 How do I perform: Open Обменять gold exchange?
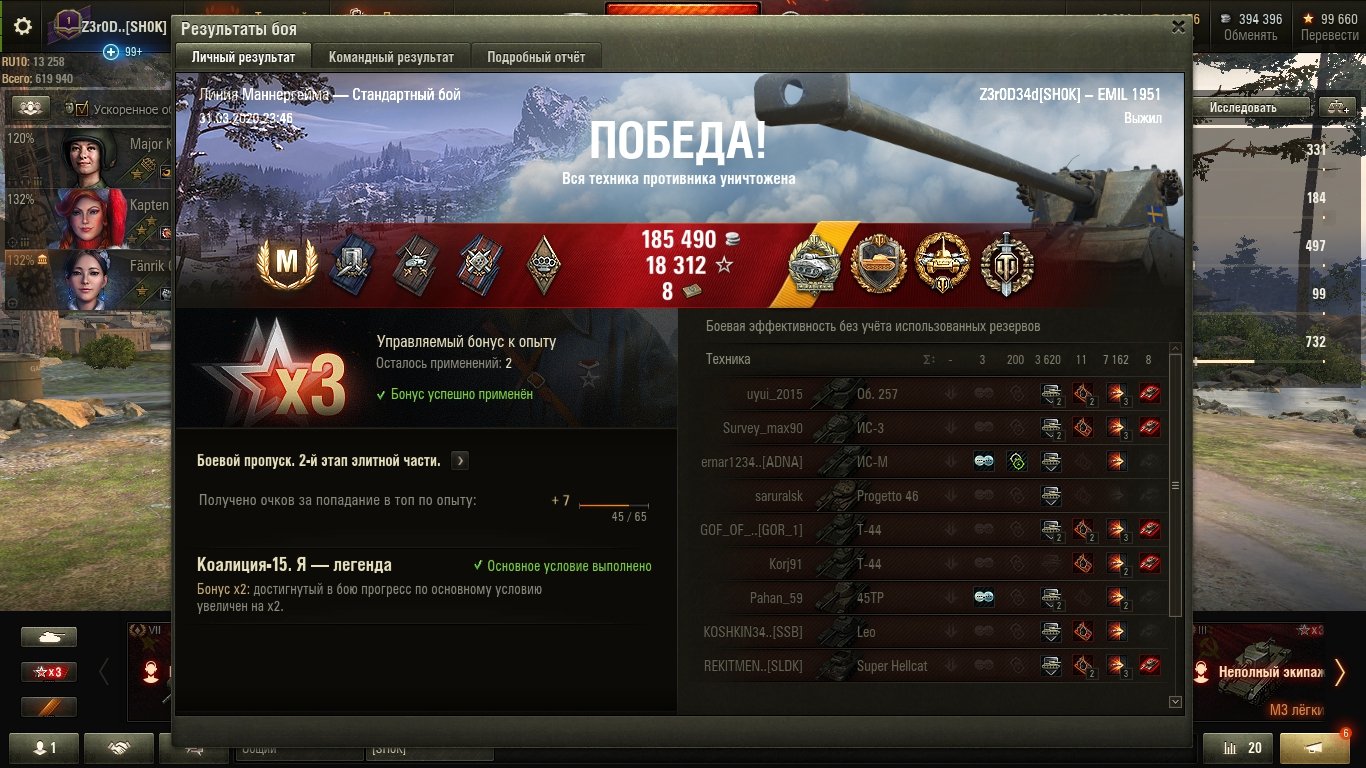(1250, 27)
